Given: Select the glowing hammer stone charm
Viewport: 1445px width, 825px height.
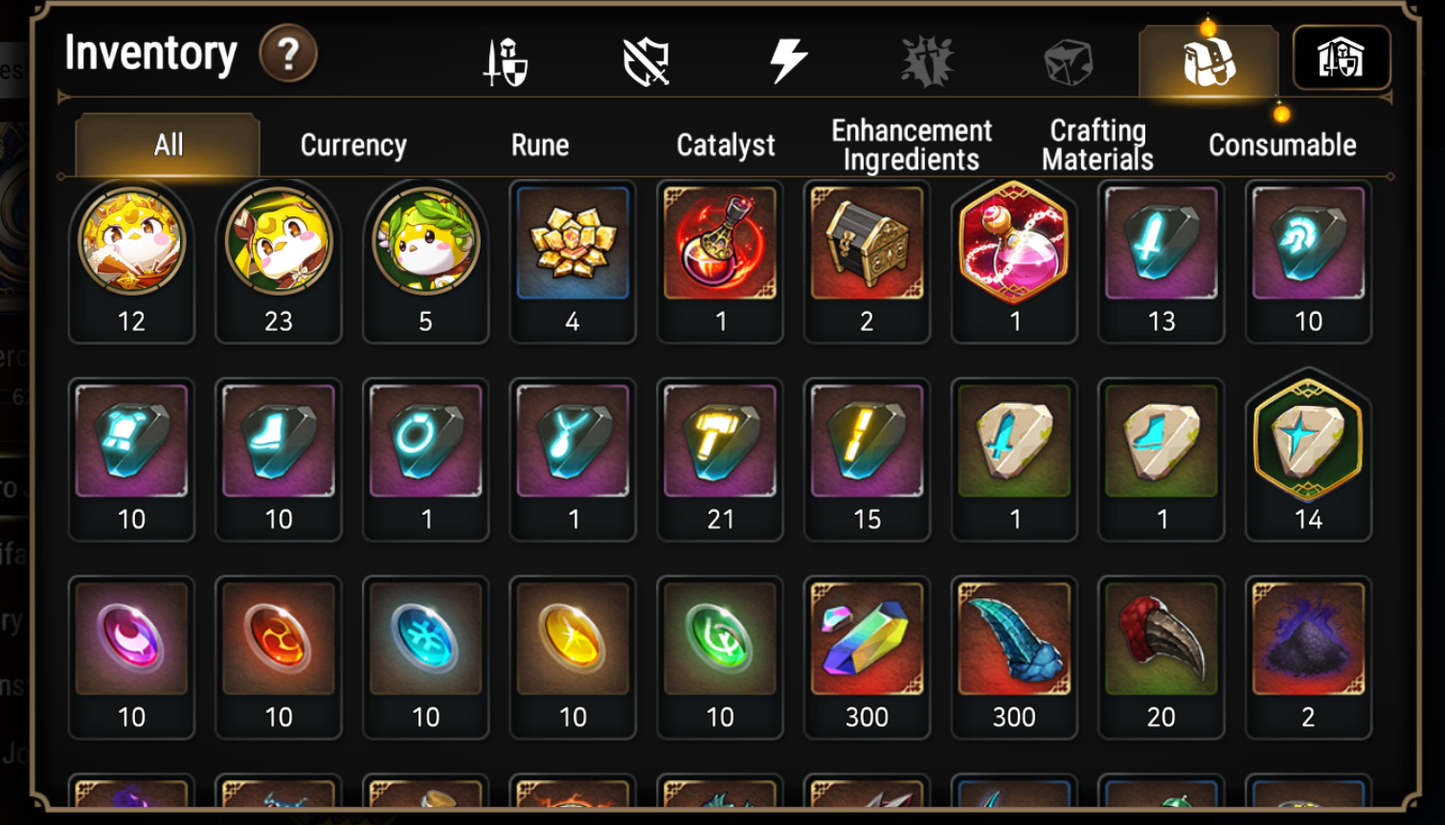Looking at the screenshot, I should (720, 441).
